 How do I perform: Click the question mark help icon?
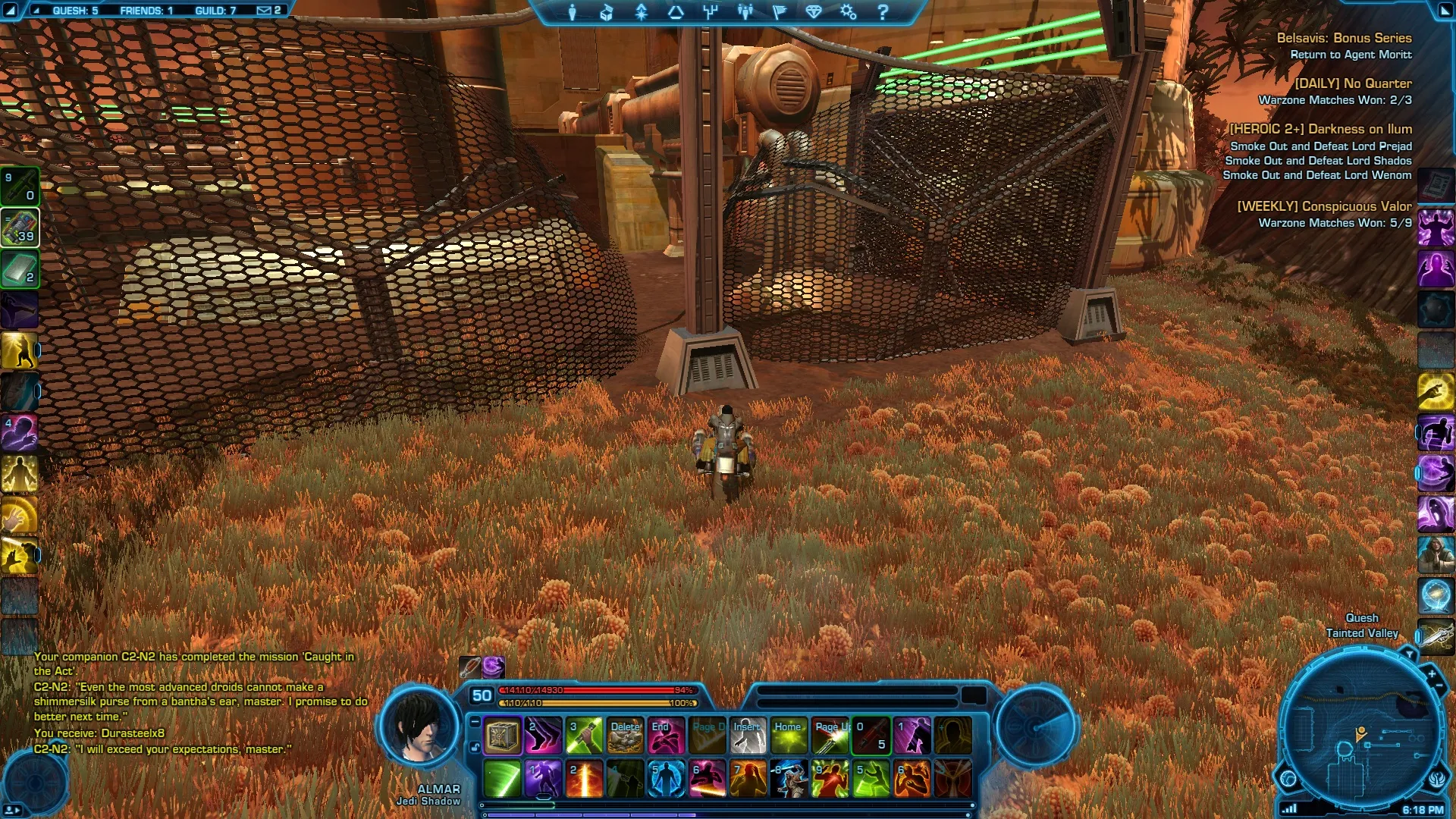coord(883,12)
